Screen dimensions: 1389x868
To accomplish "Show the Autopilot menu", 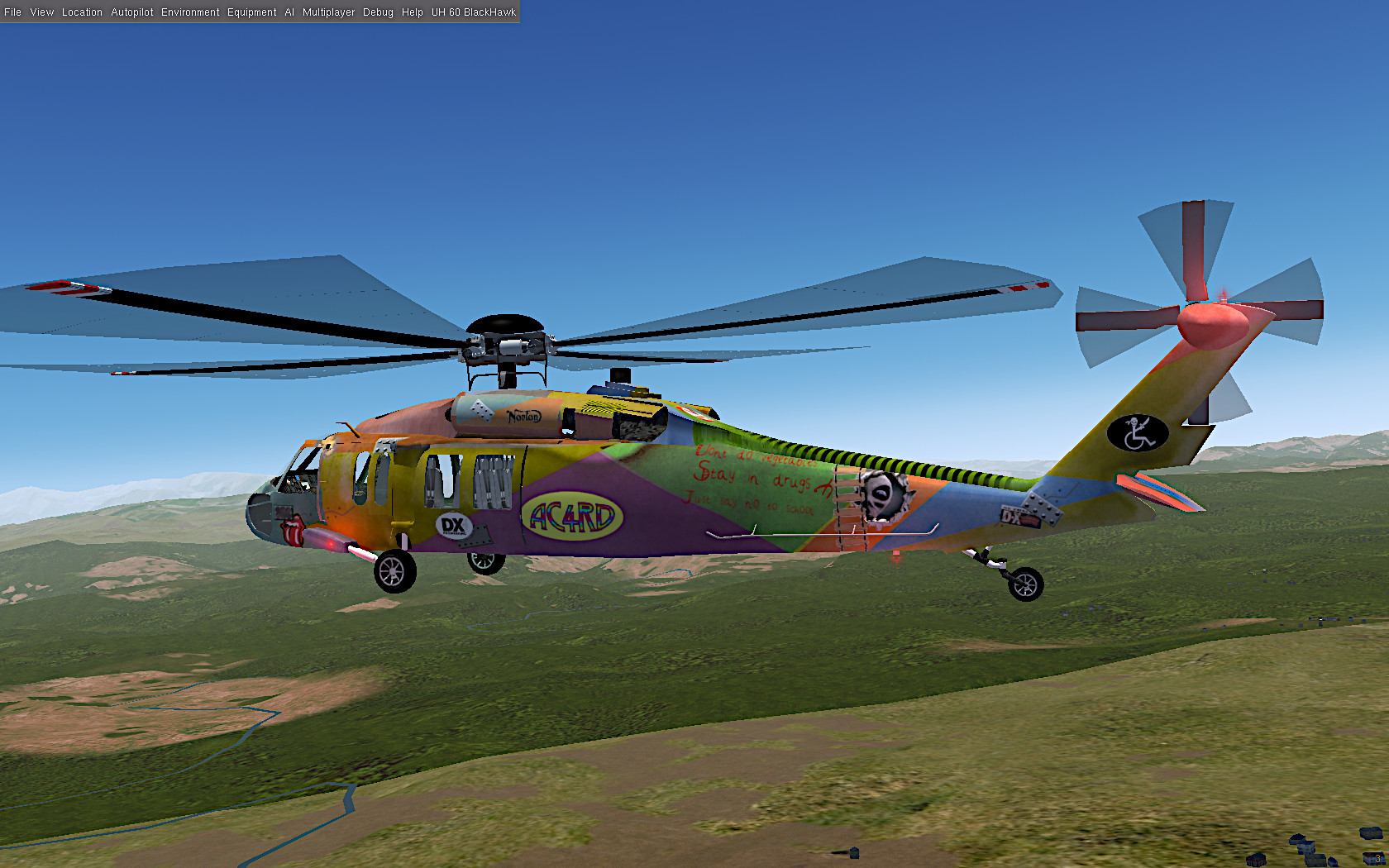I will (x=132, y=12).
